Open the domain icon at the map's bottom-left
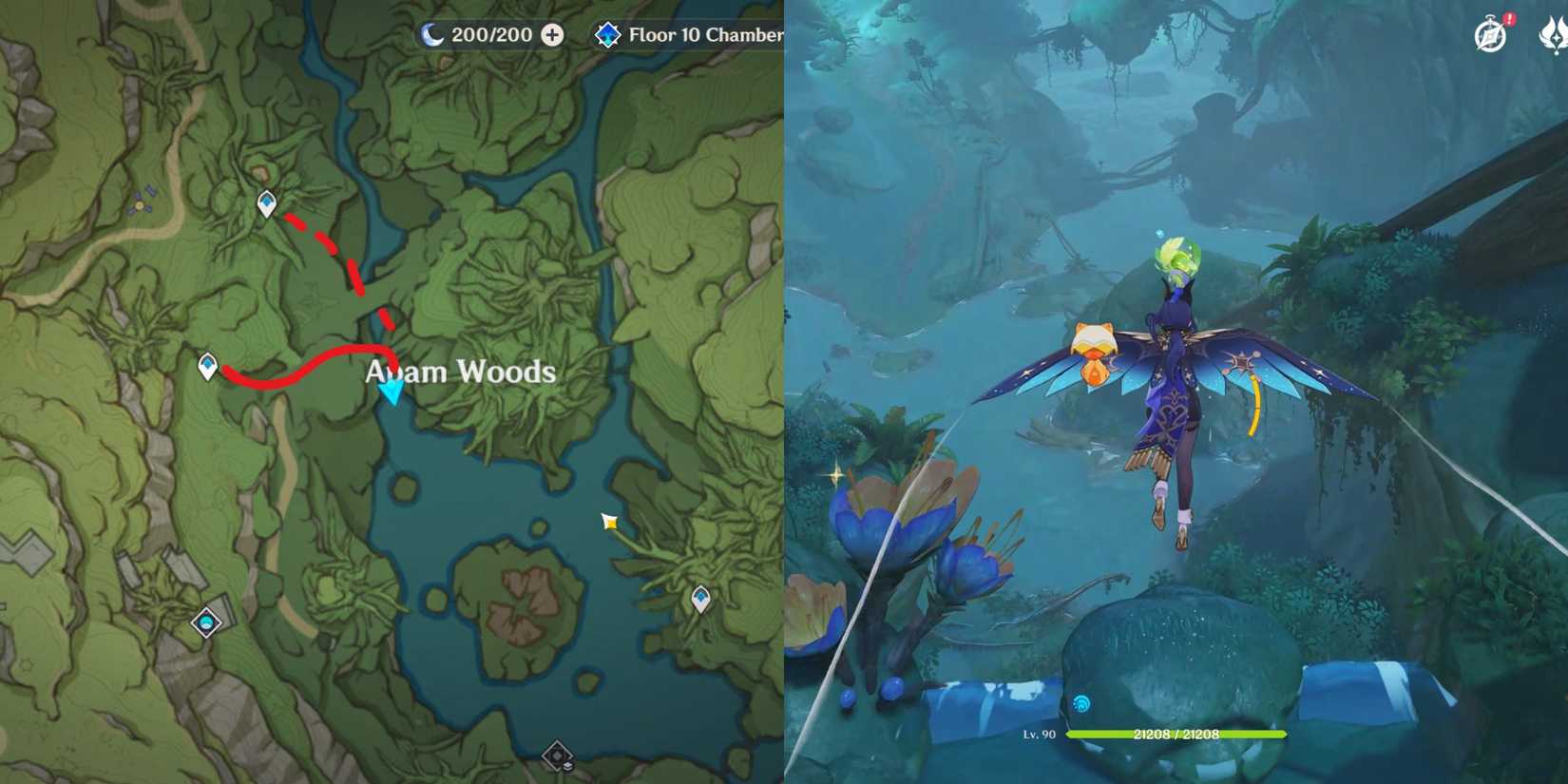Image resolution: width=1568 pixels, height=784 pixels. tap(204, 622)
